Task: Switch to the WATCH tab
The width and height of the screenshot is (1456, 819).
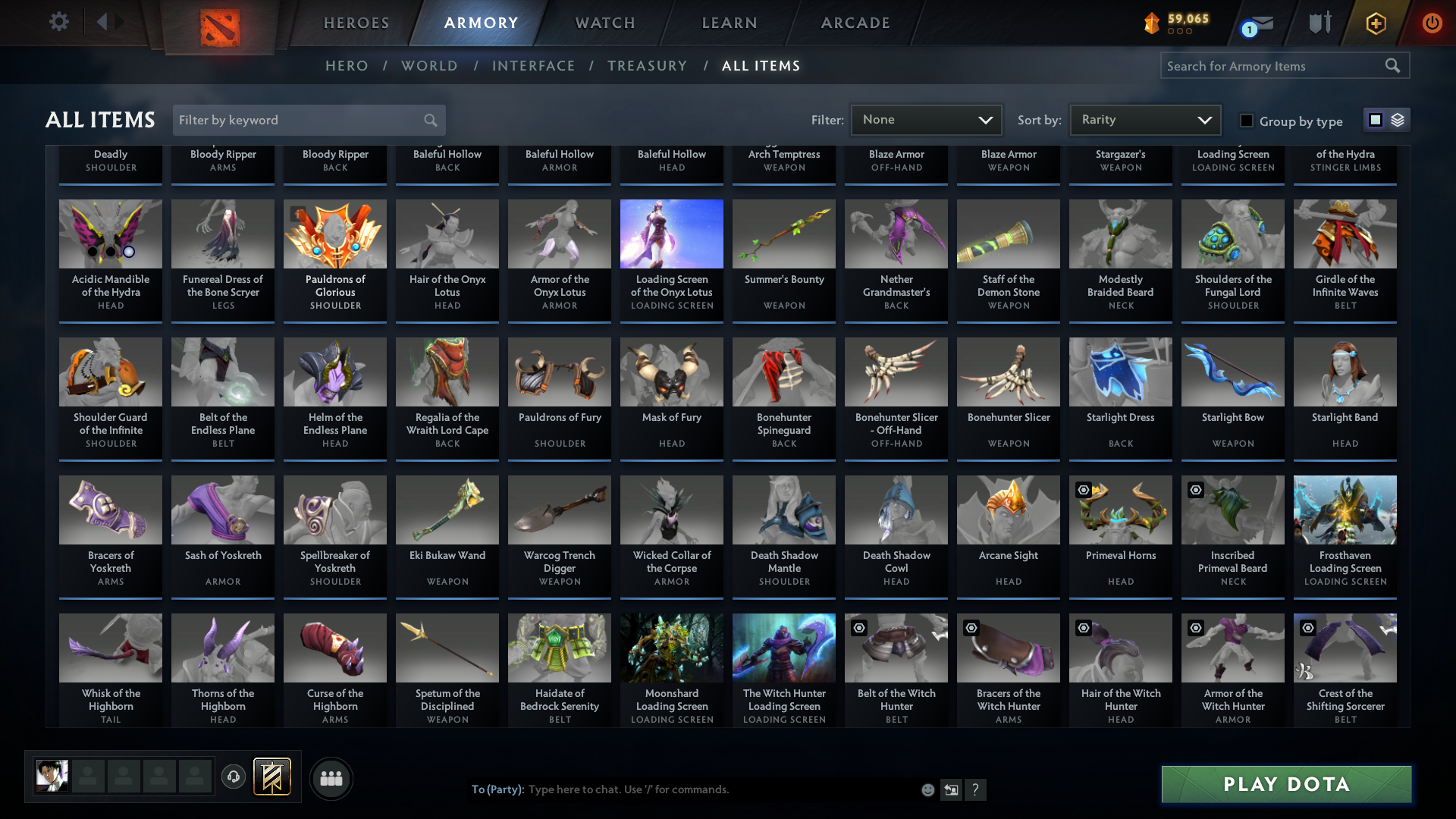Action: pos(604,23)
